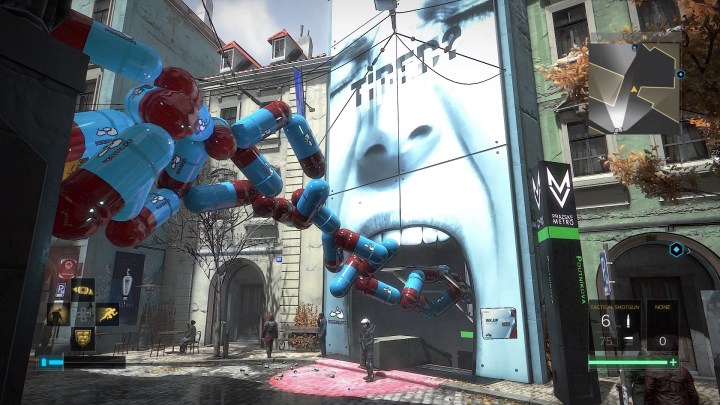Open the minimap in the corner
Image resolution: width=720 pixels, height=405 pixels.
click(x=633, y=86)
